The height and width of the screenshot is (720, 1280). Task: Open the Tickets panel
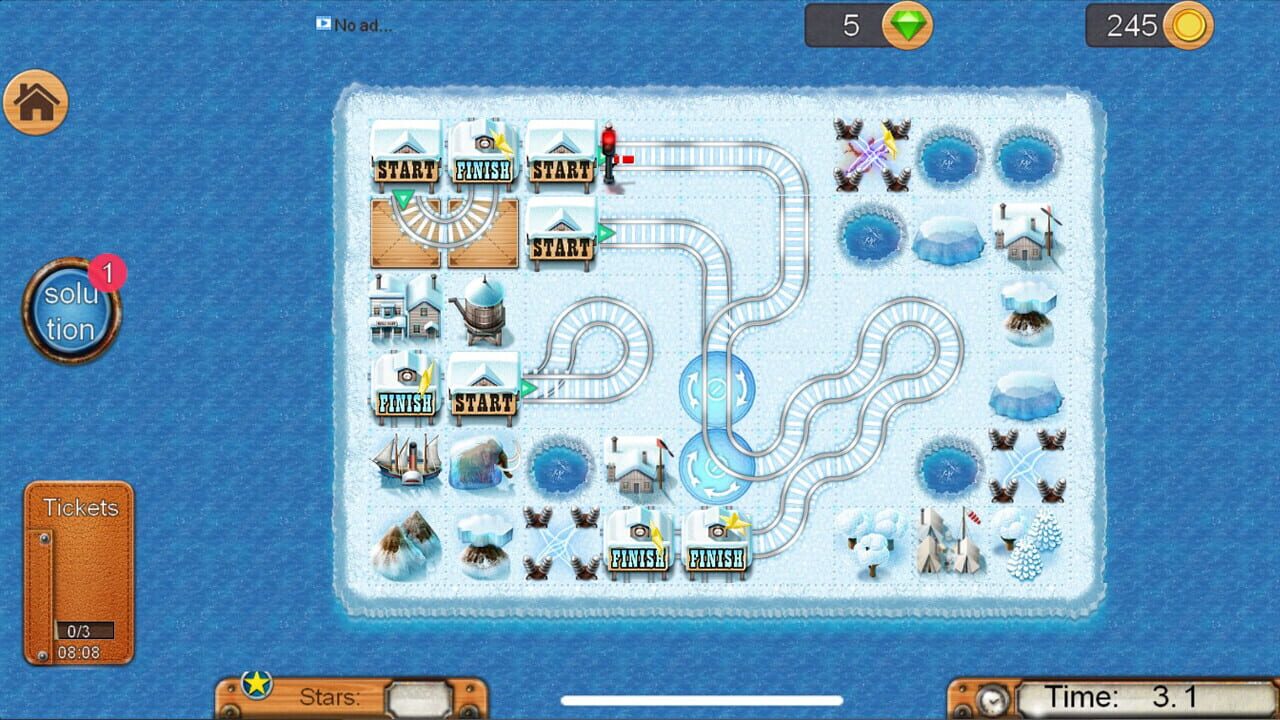click(78, 570)
